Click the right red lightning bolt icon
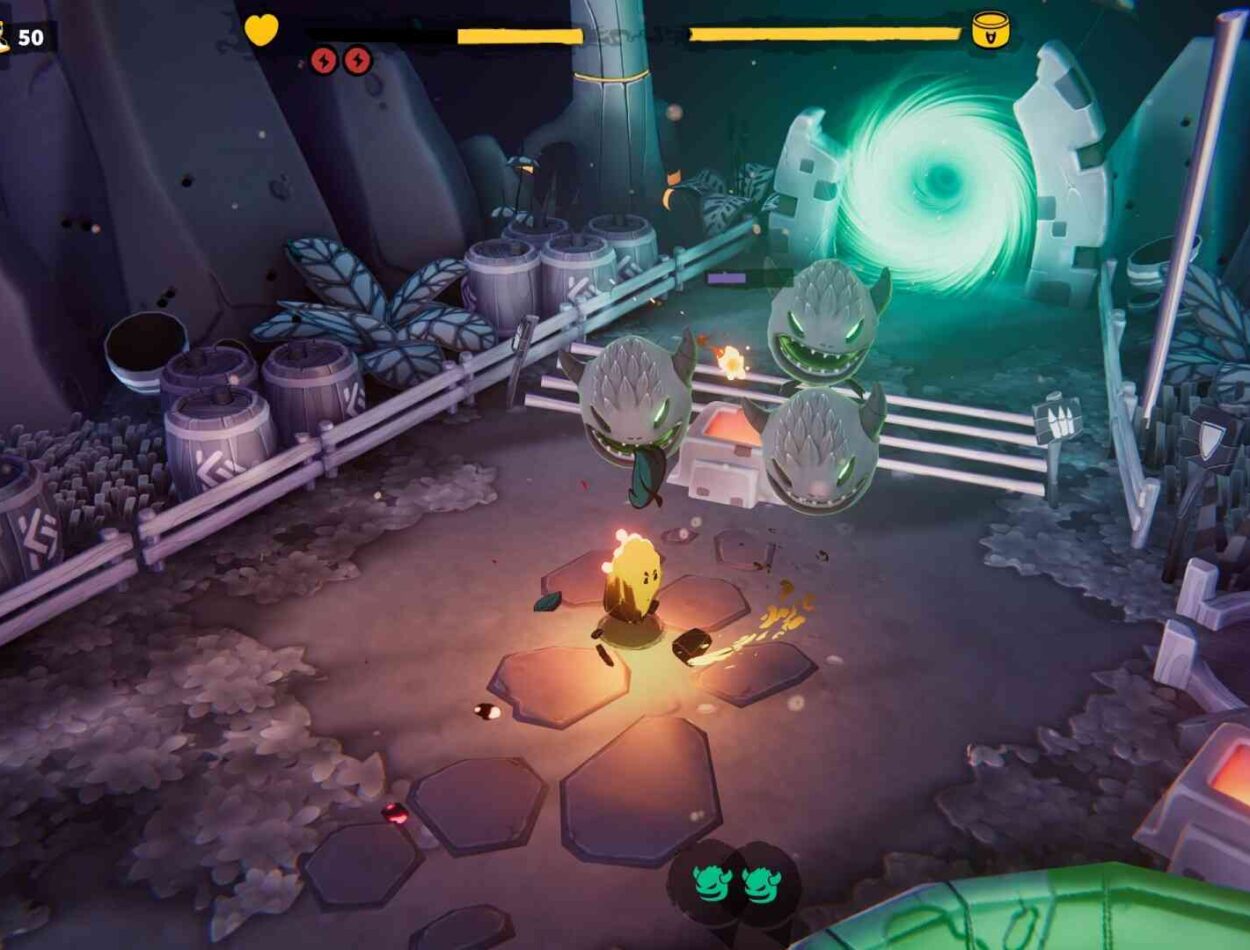Viewport: 1250px width, 950px height. (x=357, y=61)
